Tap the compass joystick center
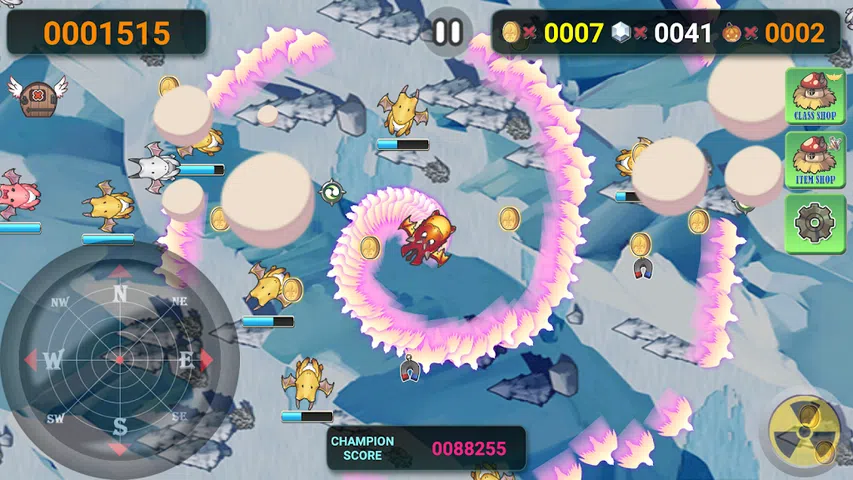Screen dimensions: 853x480 [119, 359]
